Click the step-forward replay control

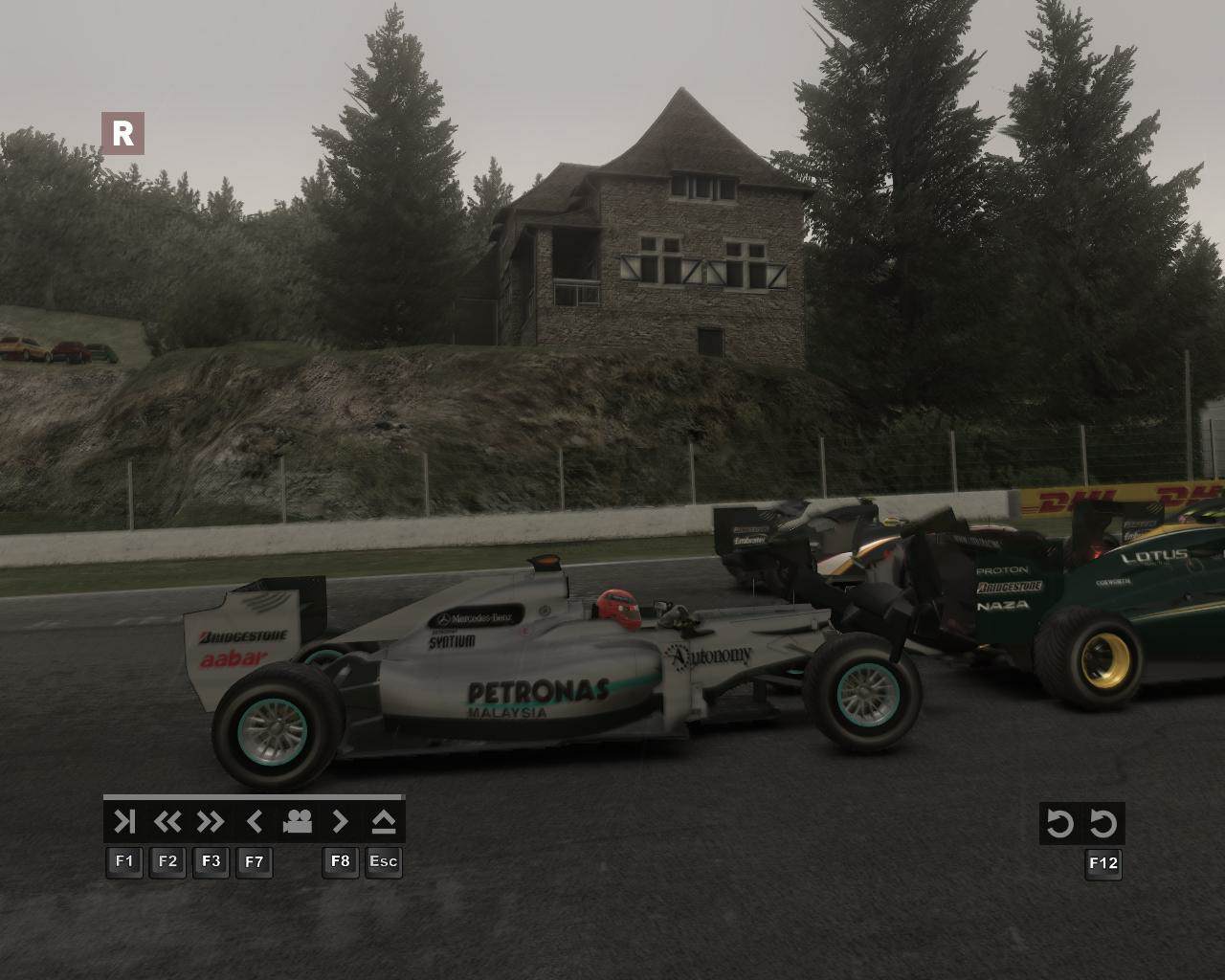point(124,822)
